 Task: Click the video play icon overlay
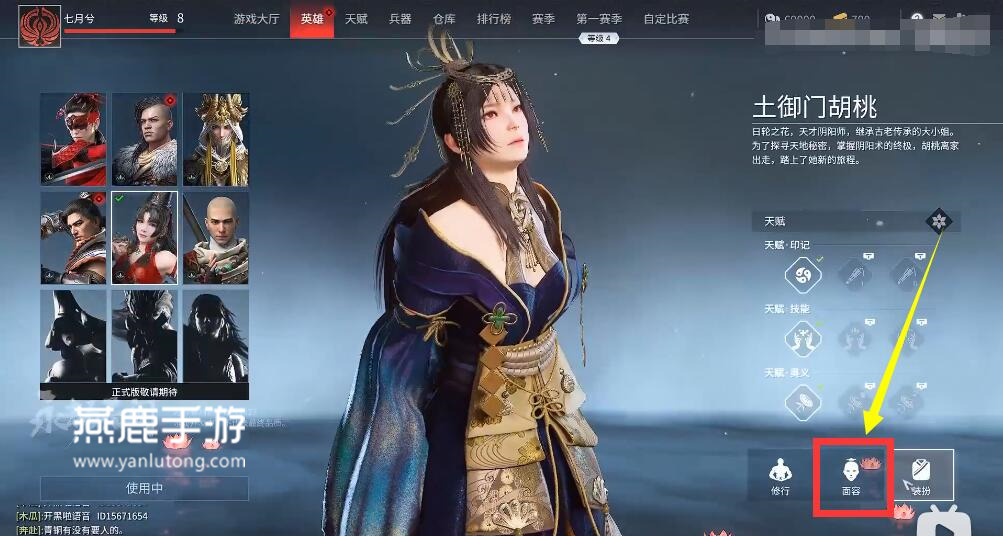coord(942,520)
